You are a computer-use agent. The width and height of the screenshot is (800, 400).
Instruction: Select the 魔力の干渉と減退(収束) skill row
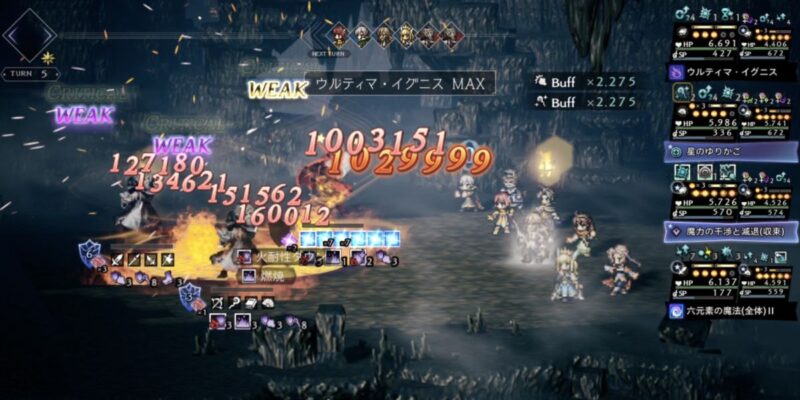[x=730, y=231]
